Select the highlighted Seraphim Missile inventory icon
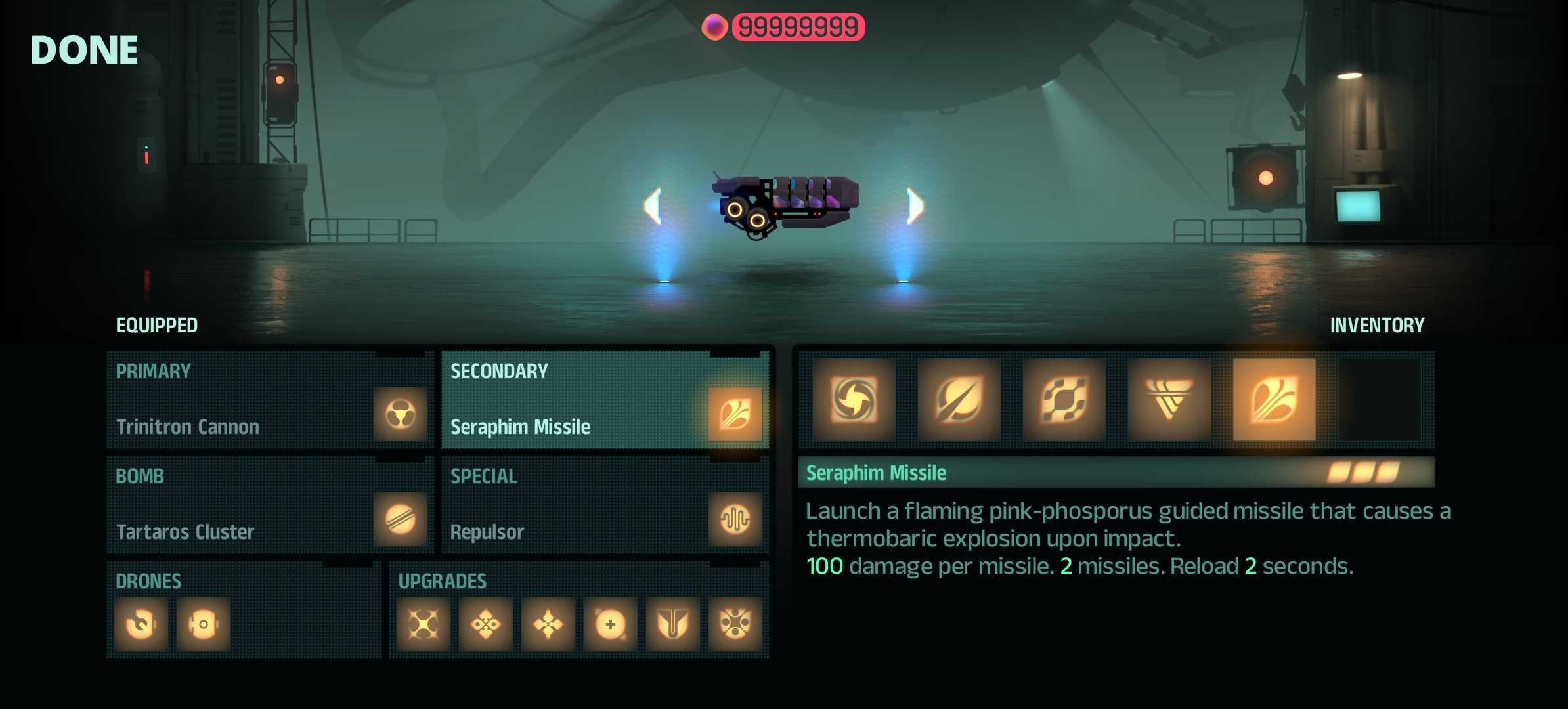This screenshot has width=1568, height=709. [1274, 399]
